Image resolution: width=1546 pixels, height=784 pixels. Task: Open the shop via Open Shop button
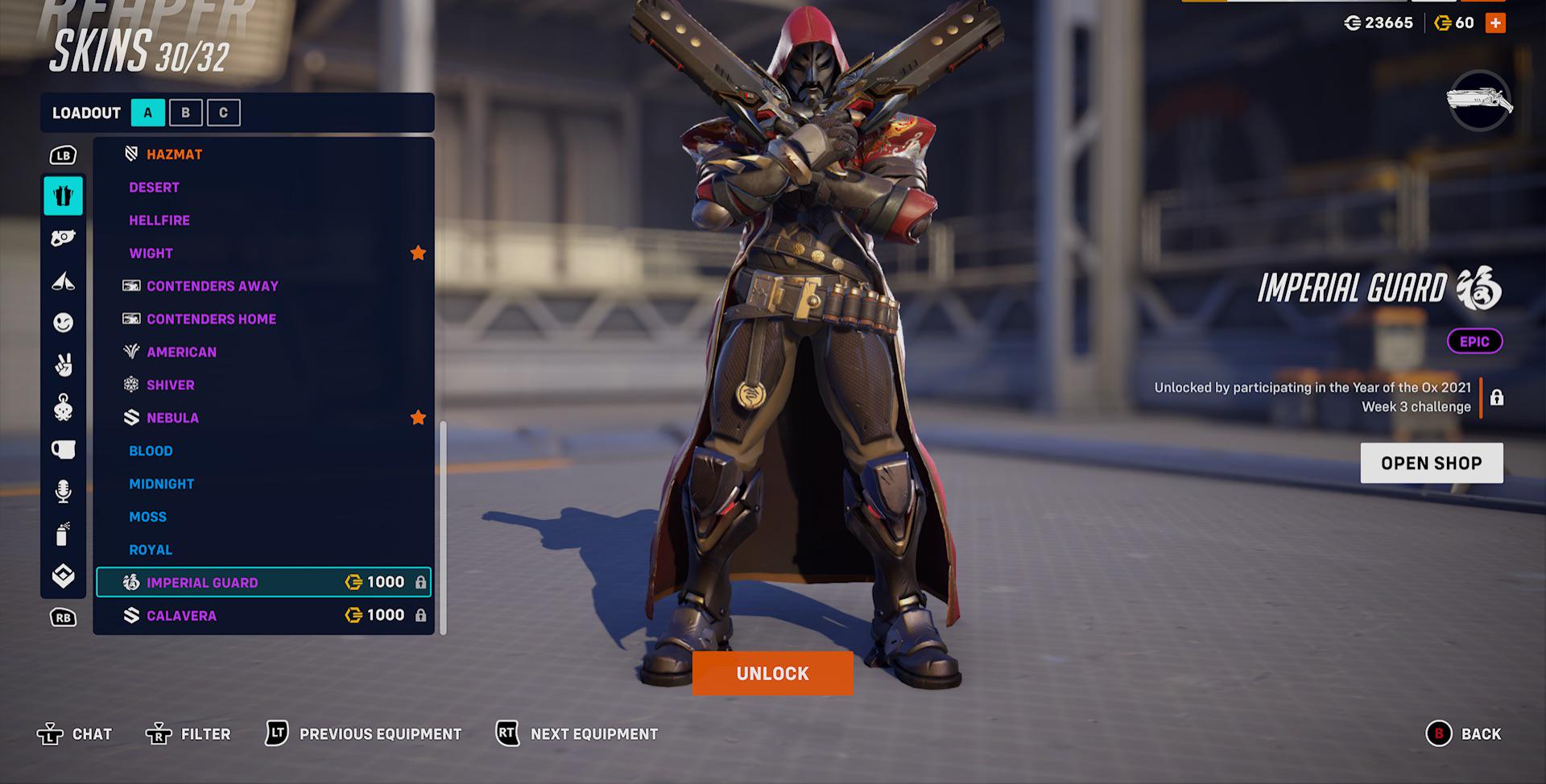[1432, 463]
